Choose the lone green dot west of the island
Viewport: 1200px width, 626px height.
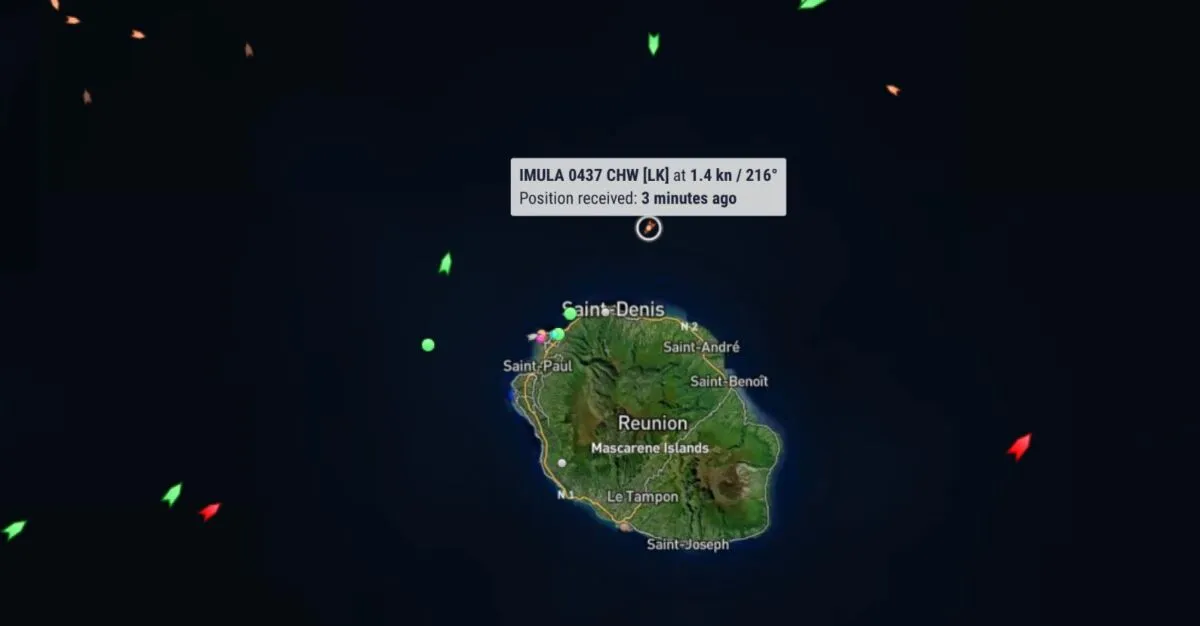point(428,345)
